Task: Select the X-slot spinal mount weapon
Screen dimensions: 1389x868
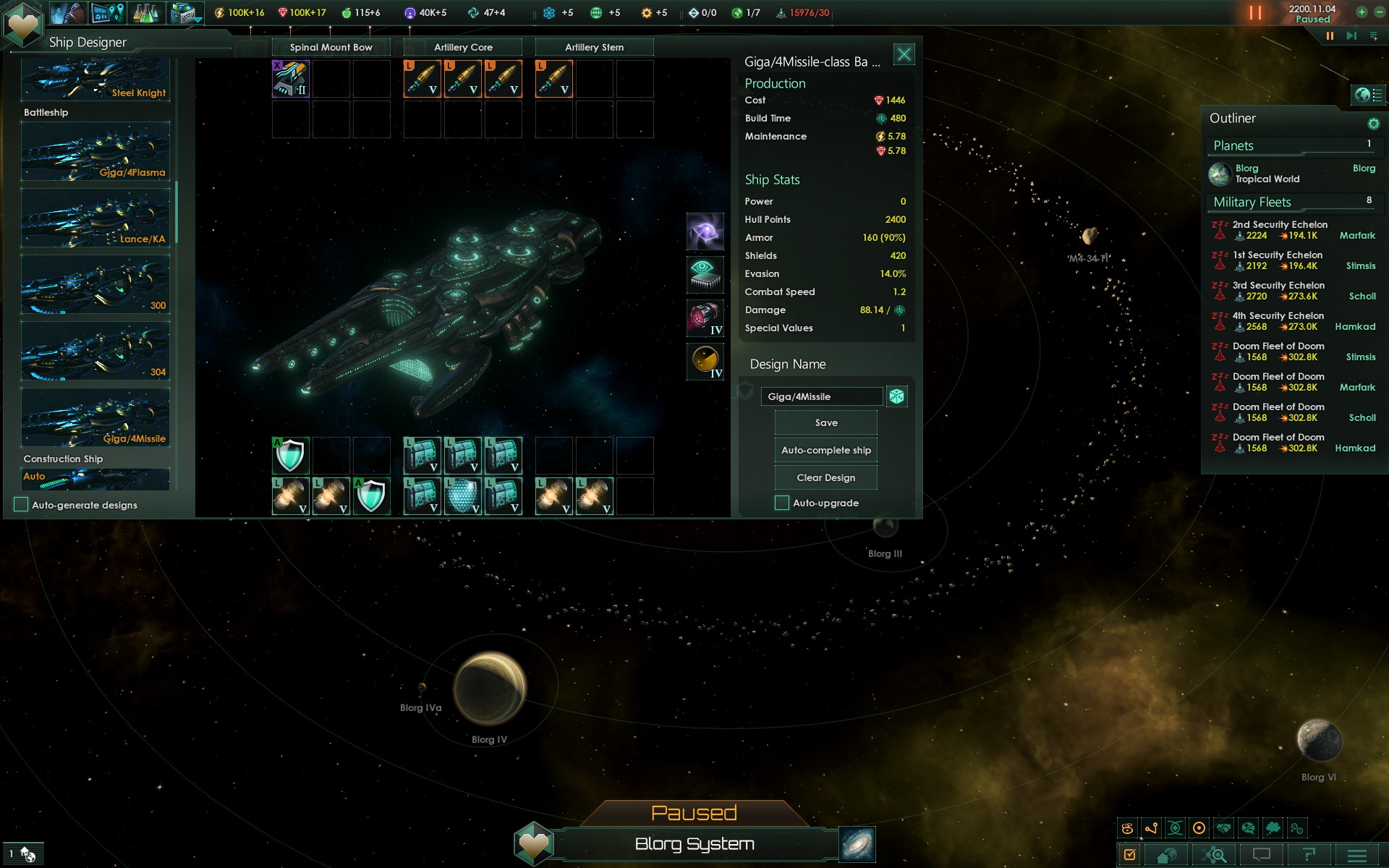Action: (x=291, y=79)
